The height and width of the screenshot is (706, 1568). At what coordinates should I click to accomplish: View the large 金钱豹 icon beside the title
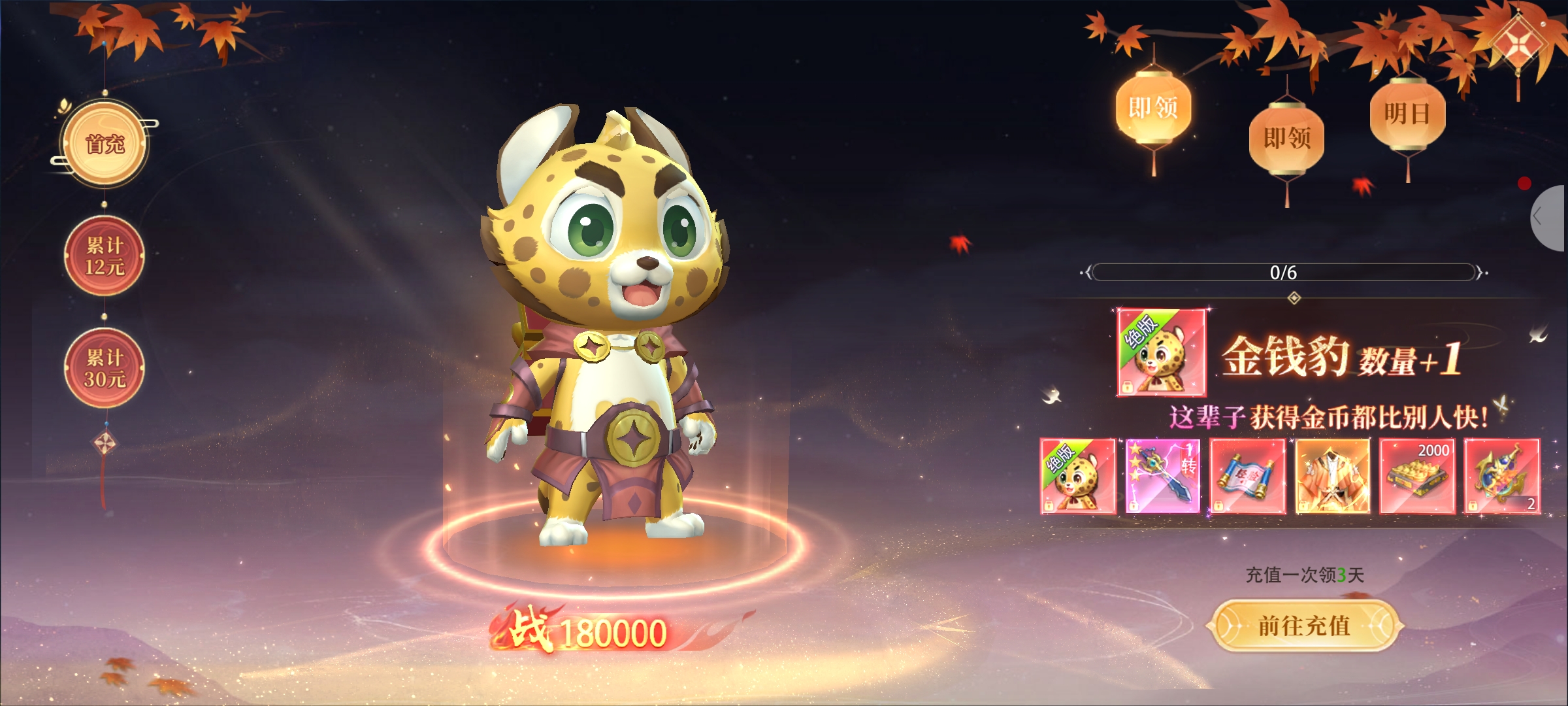(1161, 352)
